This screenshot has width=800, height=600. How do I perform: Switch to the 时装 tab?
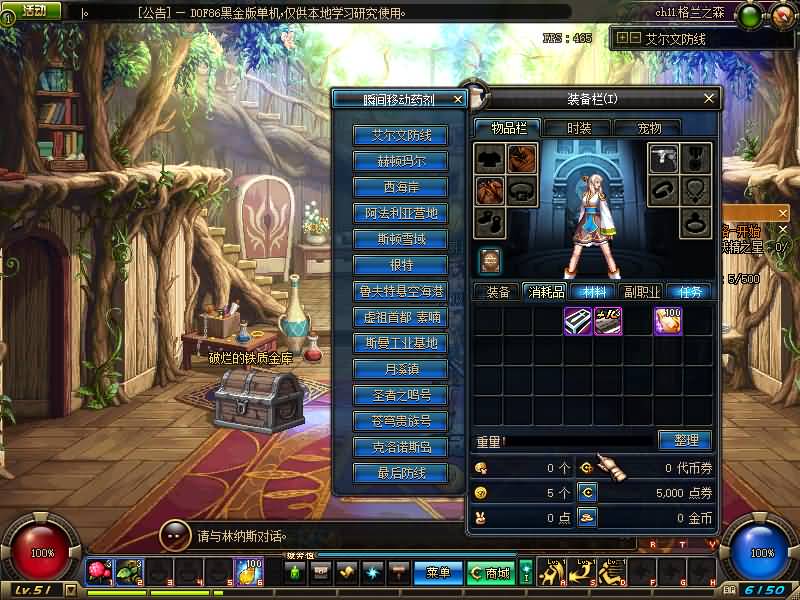tap(579, 128)
